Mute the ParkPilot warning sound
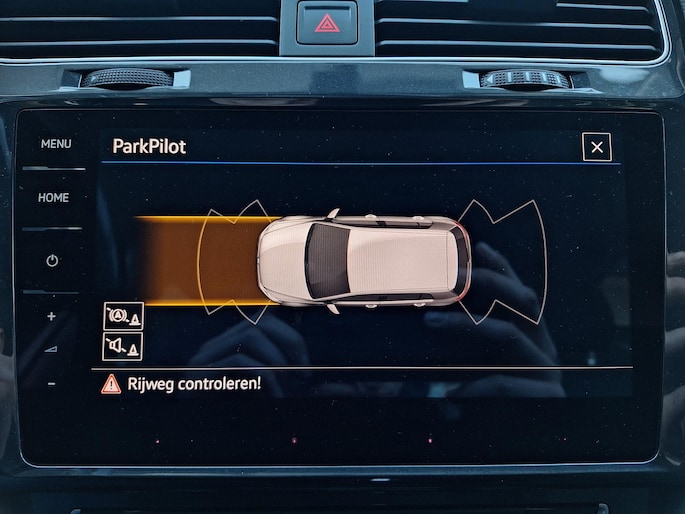The image size is (685, 514). tap(123, 346)
